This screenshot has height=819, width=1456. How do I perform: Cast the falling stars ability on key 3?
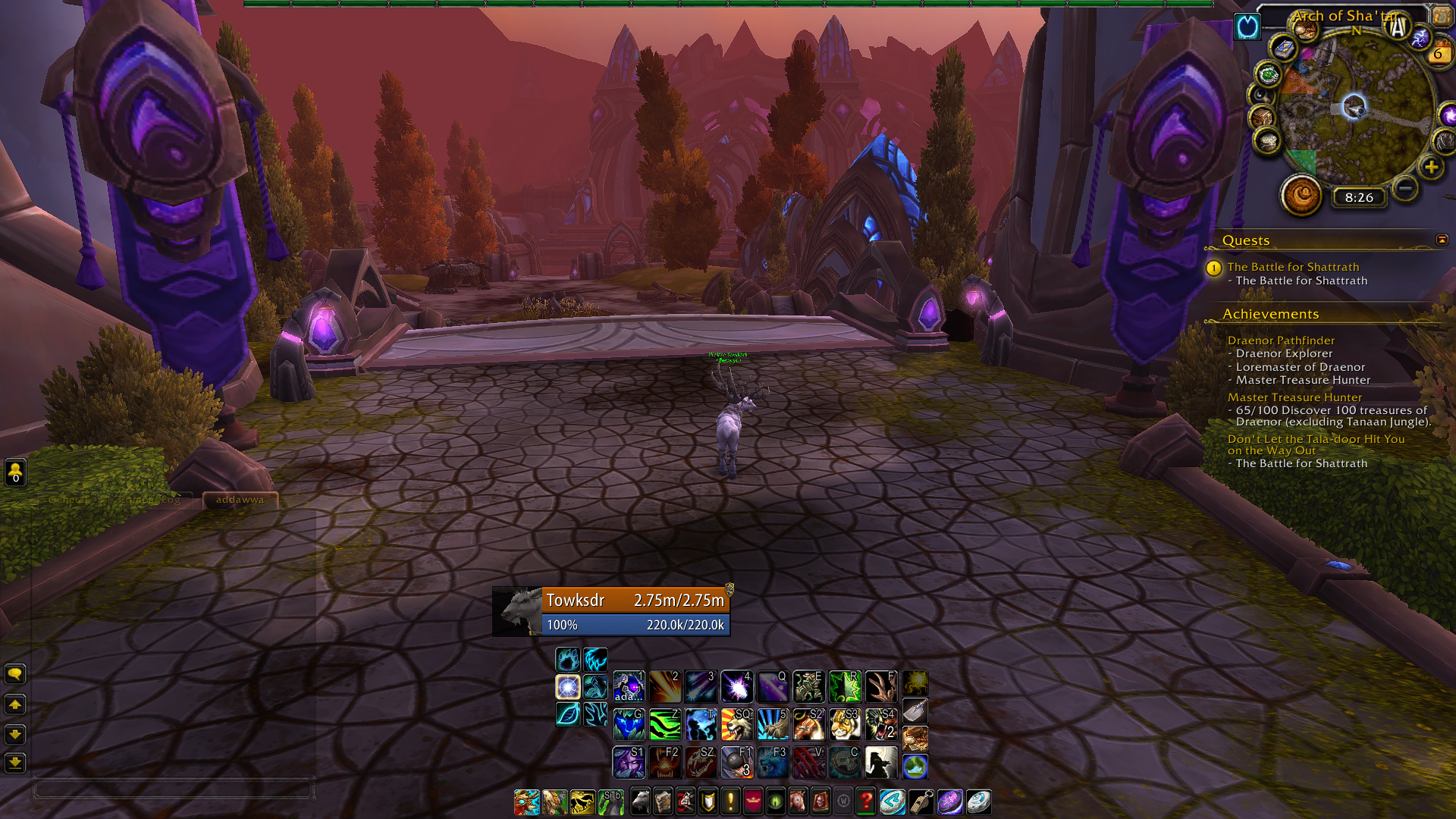pyautogui.click(x=700, y=687)
